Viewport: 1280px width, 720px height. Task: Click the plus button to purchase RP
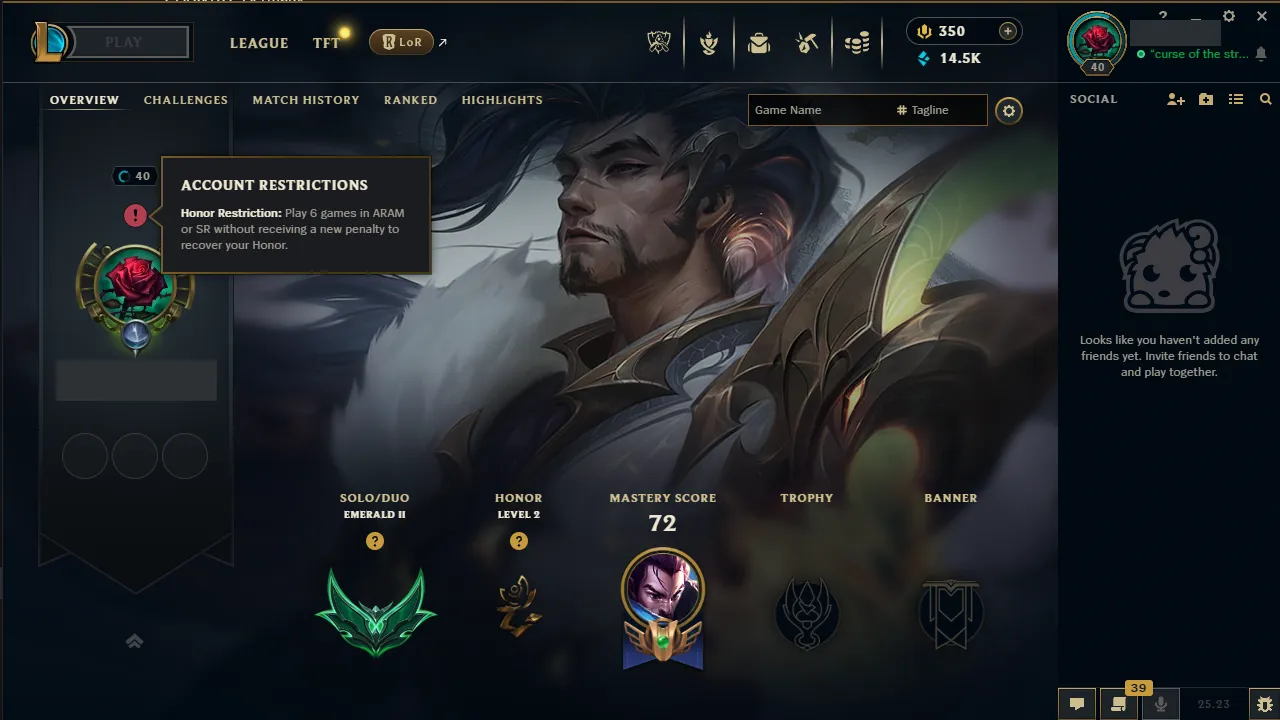[1008, 31]
